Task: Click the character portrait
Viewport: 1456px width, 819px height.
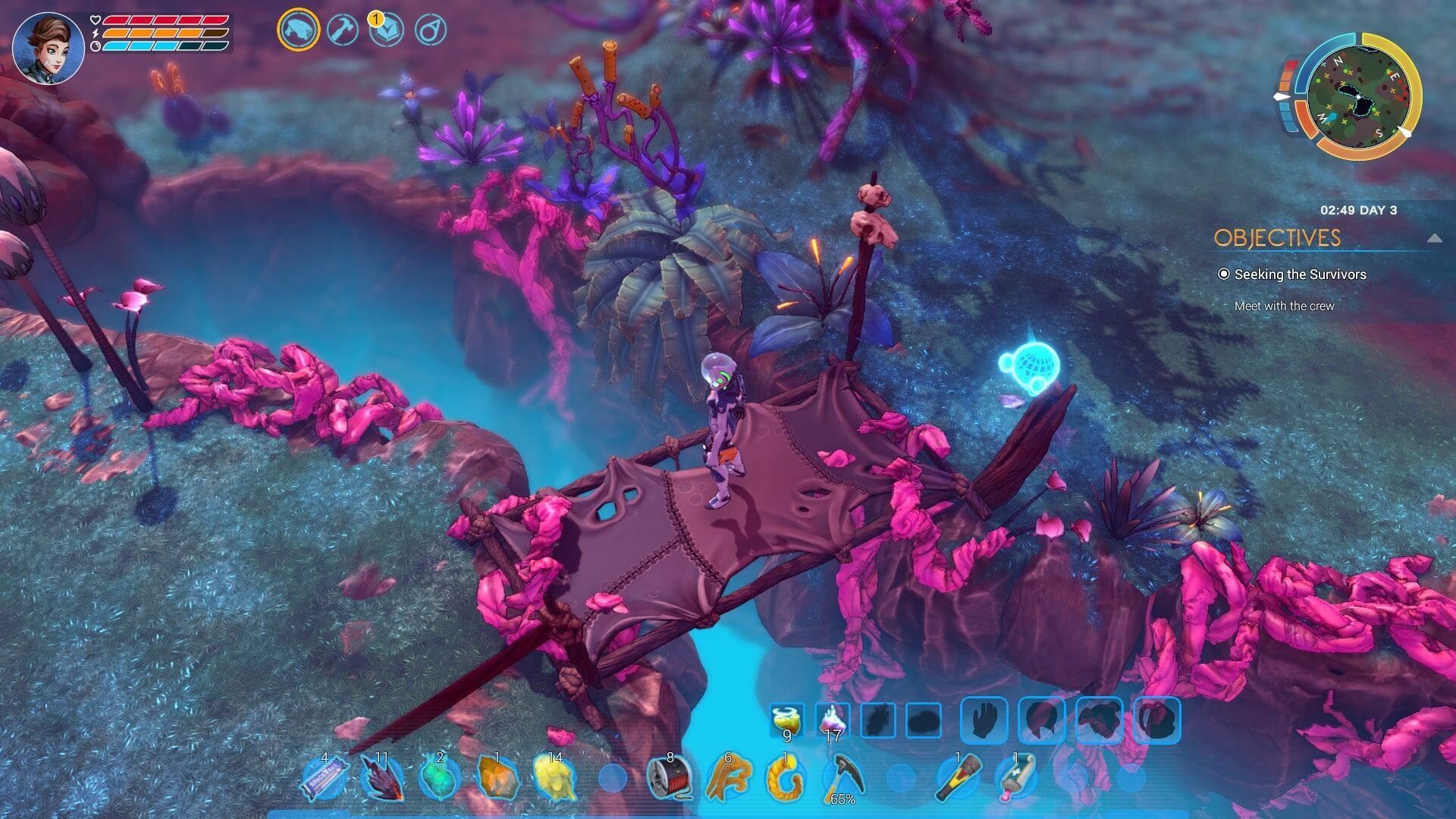Action: pos(48,49)
